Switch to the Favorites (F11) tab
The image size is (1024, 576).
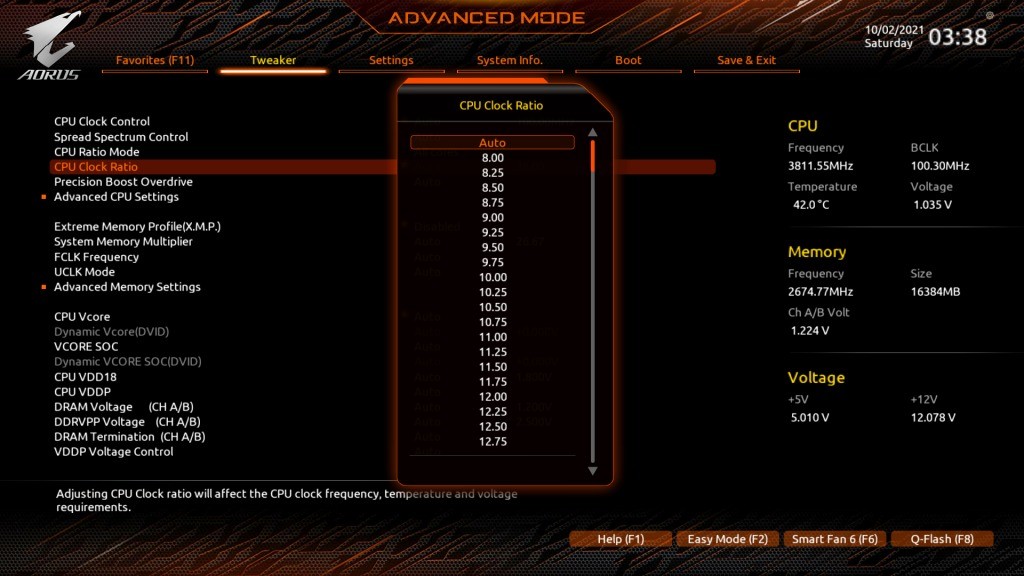(155, 60)
